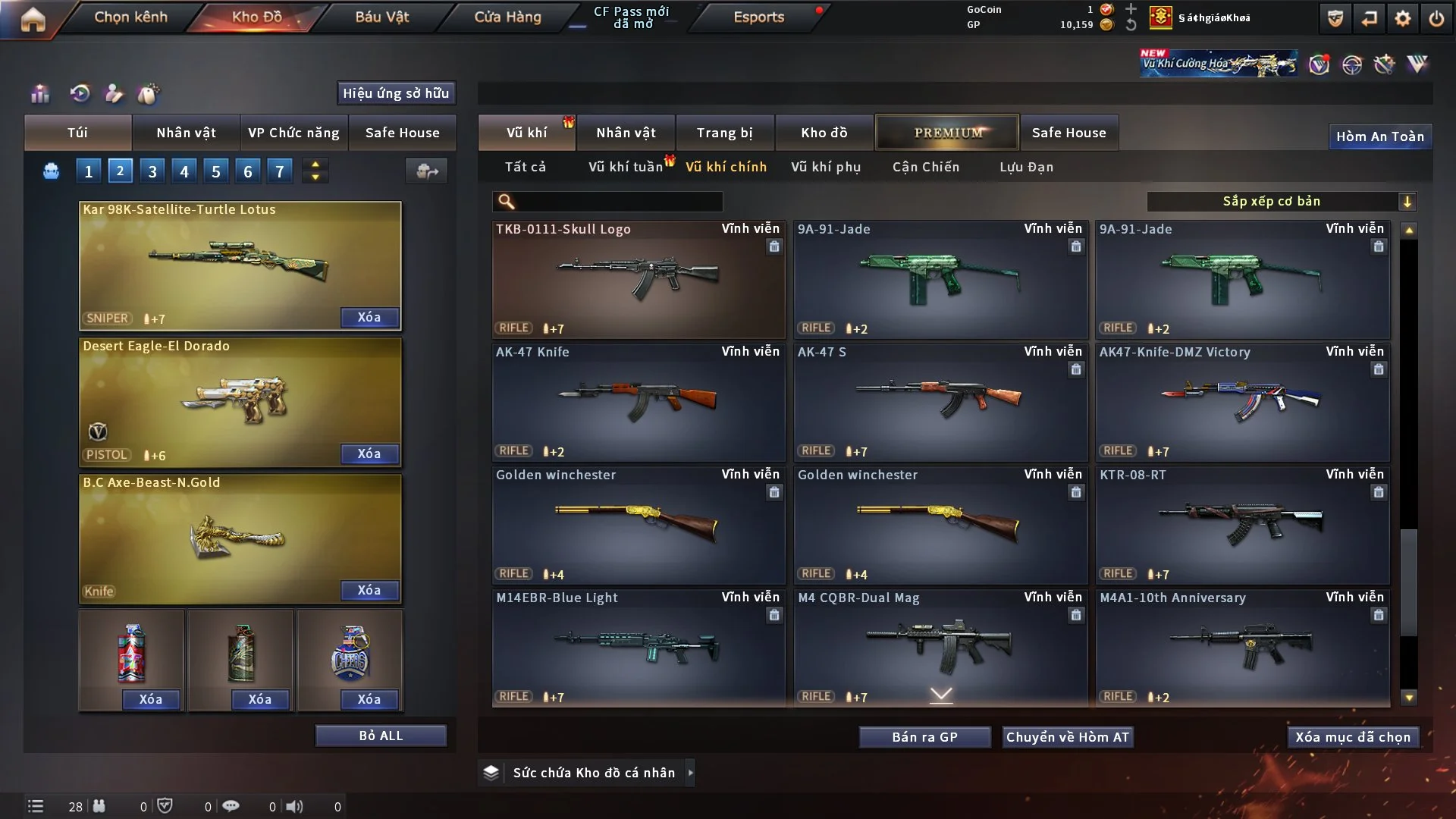Open the Cửa Hàng shop menu

tap(507, 17)
